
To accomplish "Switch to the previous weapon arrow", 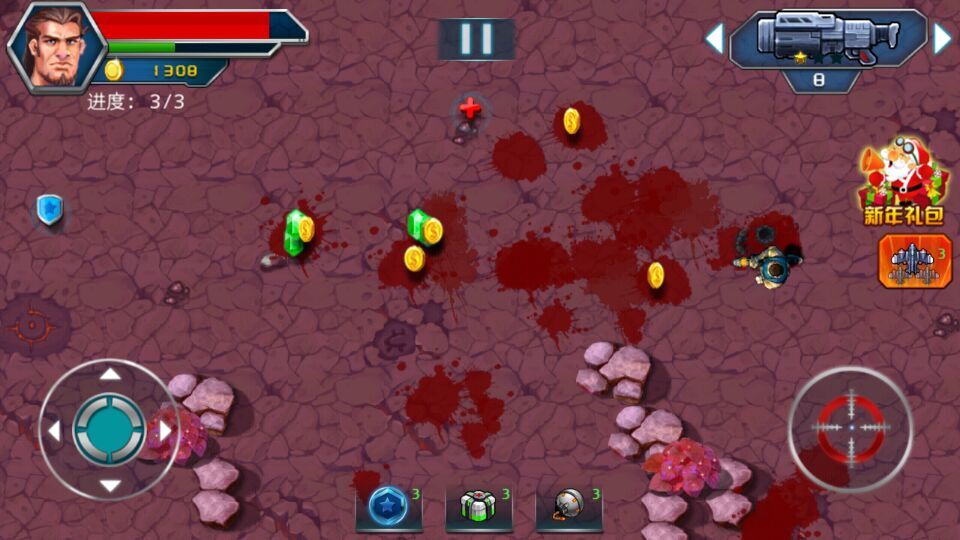I will pyautogui.click(x=714, y=39).
